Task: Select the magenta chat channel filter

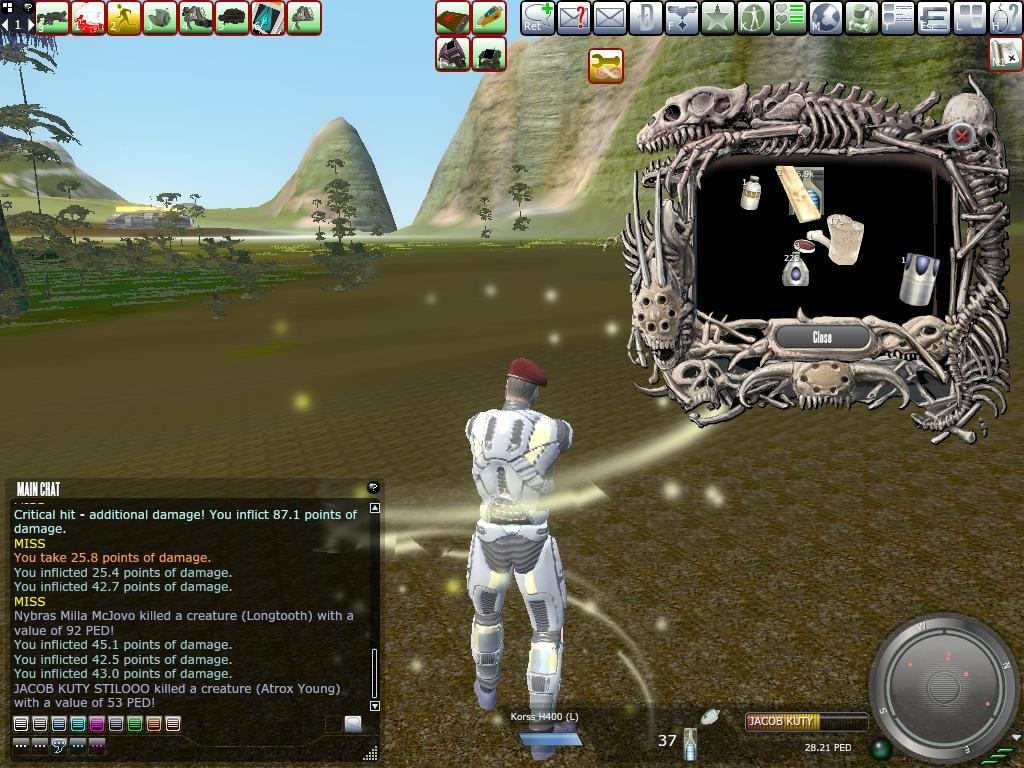Action: (x=97, y=724)
